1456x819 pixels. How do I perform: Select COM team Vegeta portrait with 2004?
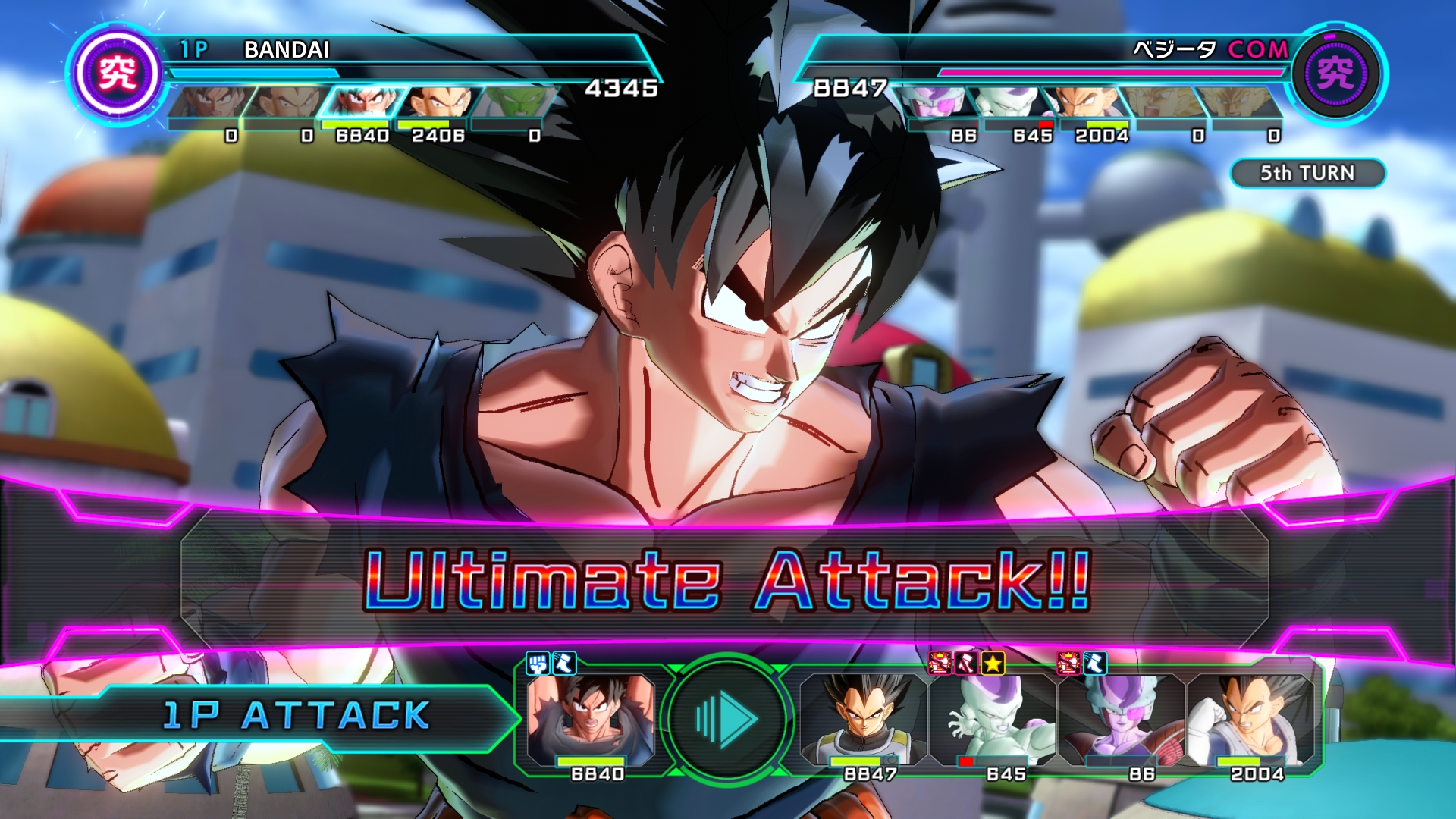click(1086, 102)
